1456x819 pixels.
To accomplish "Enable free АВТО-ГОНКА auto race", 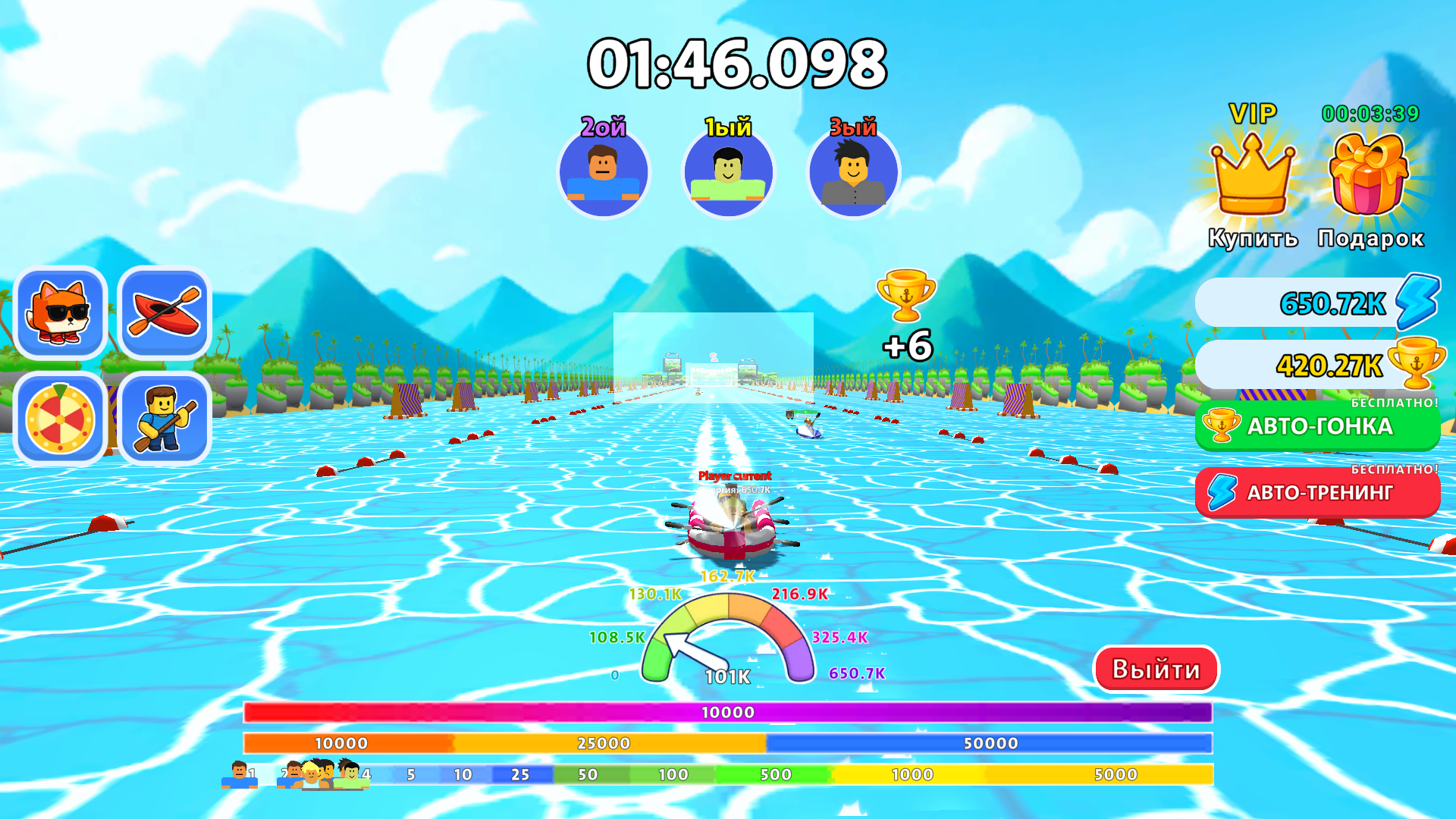I will [1317, 426].
